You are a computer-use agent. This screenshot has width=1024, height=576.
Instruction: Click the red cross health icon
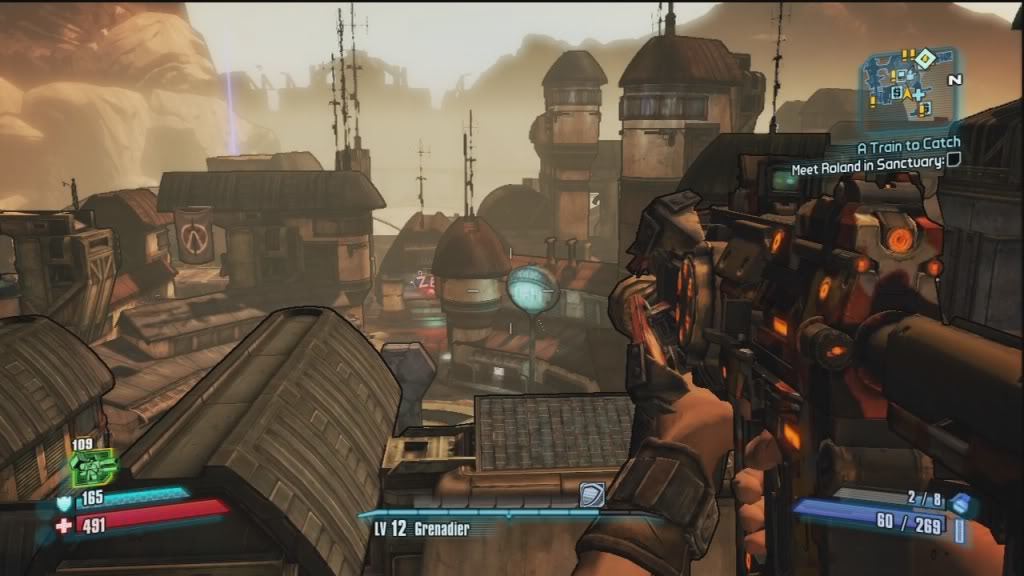tap(65, 525)
